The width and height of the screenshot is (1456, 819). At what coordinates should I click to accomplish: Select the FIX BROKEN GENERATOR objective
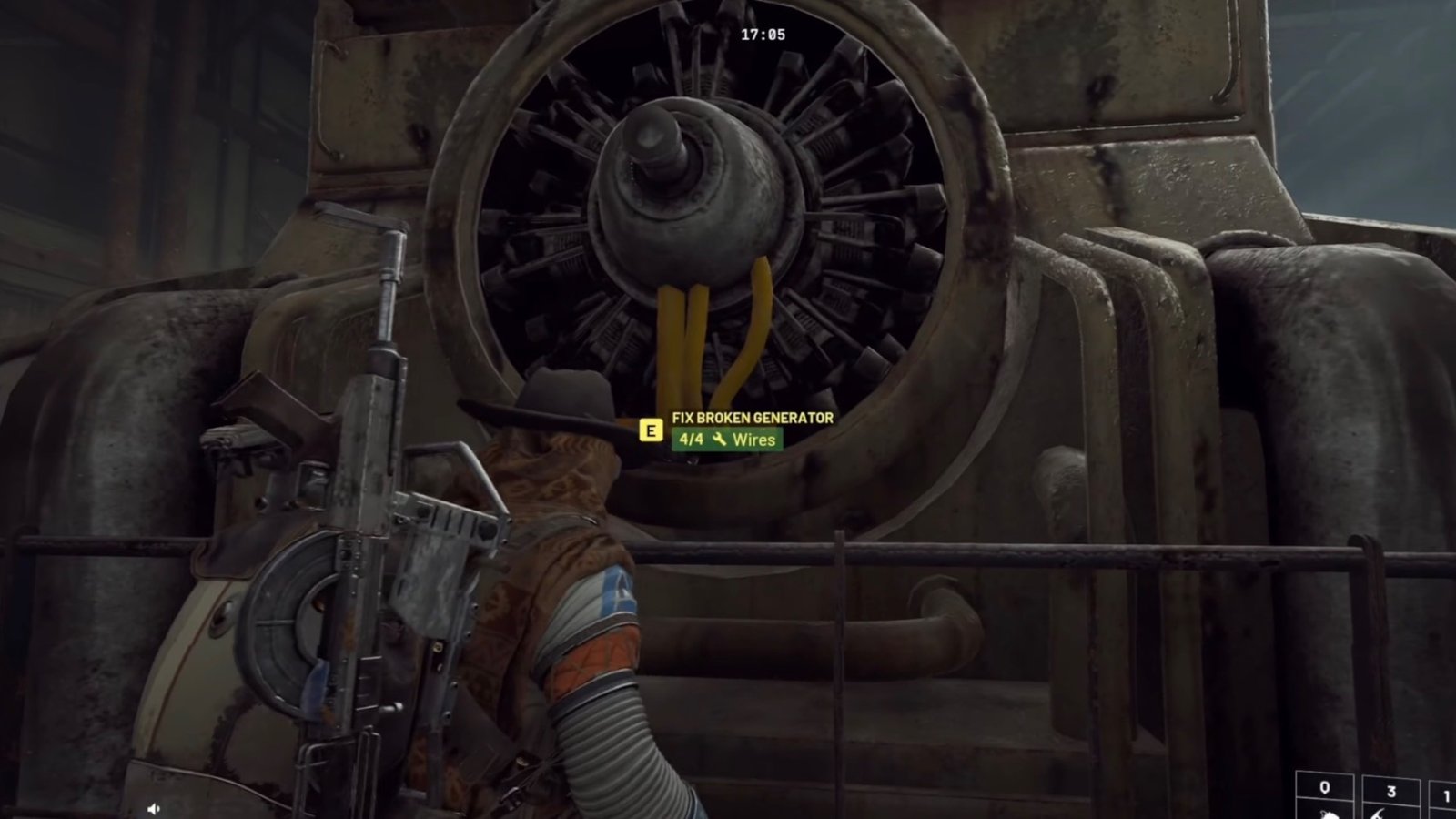(751, 419)
